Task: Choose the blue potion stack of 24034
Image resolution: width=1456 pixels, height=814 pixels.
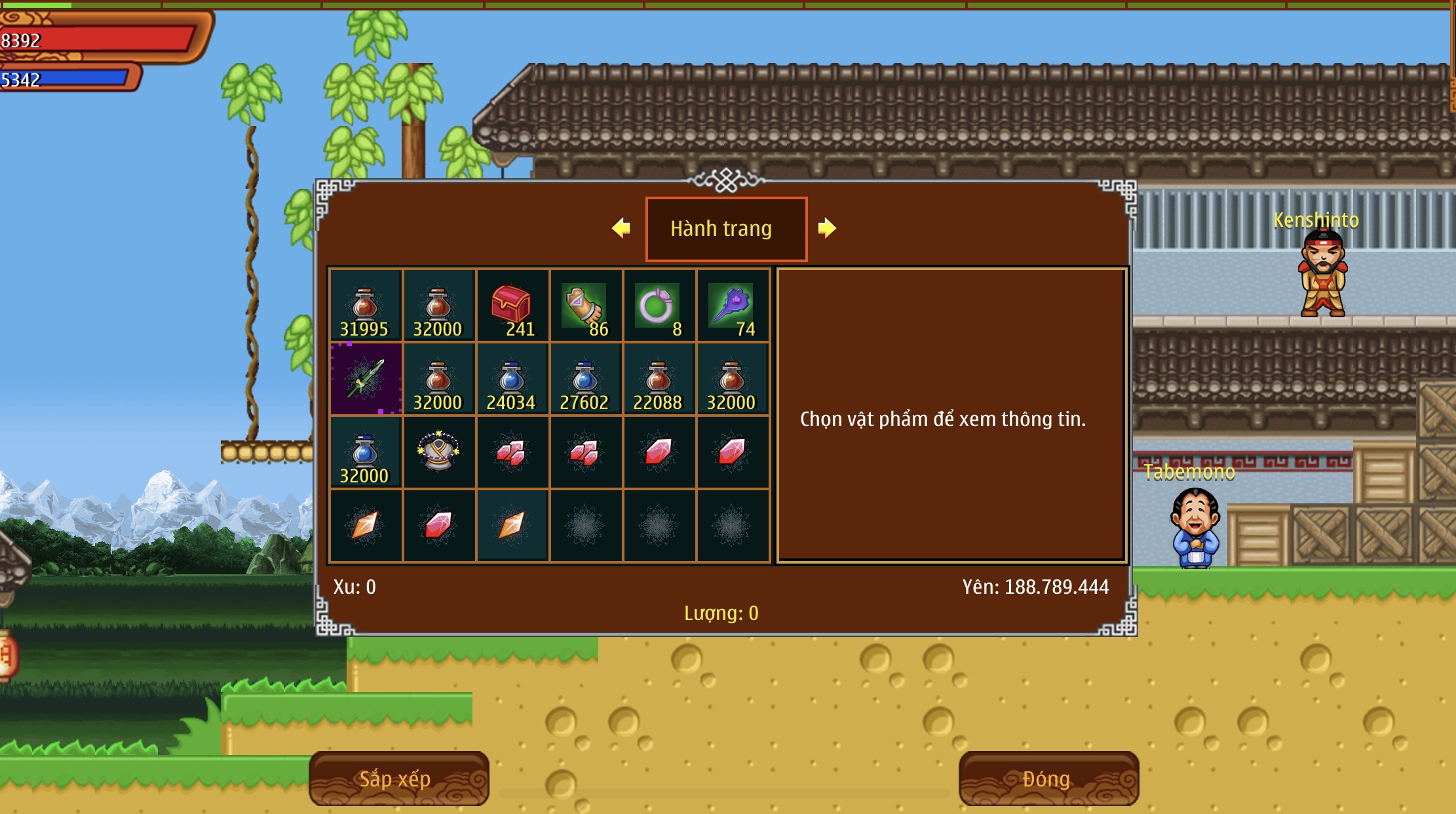Action: (x=512, y=379)
